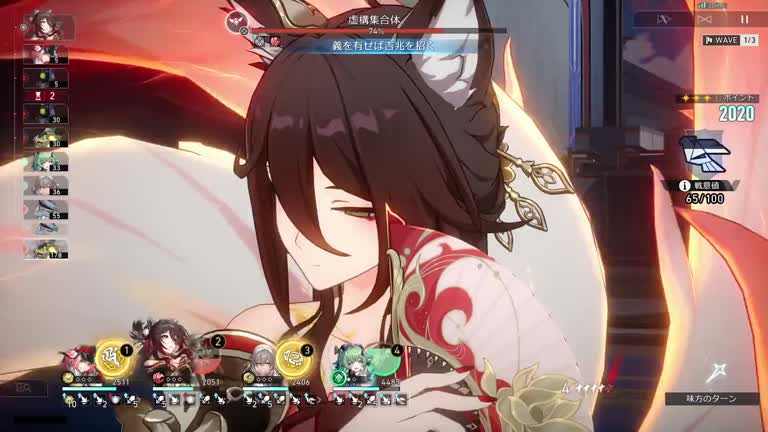This screenshot has width=768, height=432.
Task: Open the battle spirit value info icon
Action: pyautogui.click(x=684, y=185)
